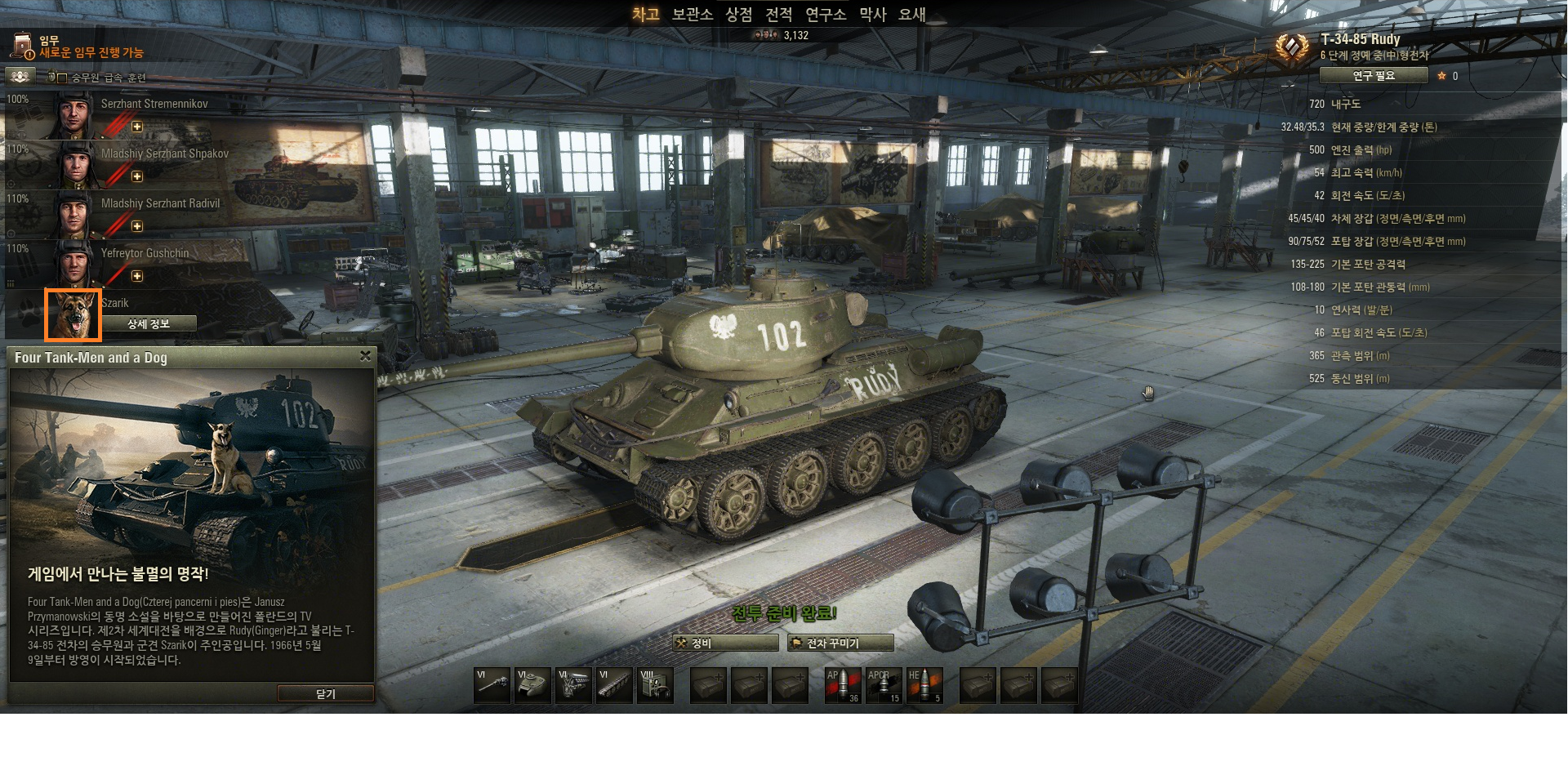
Task: Select the APCR shell ammo slot
Action: tap(883, 685)
